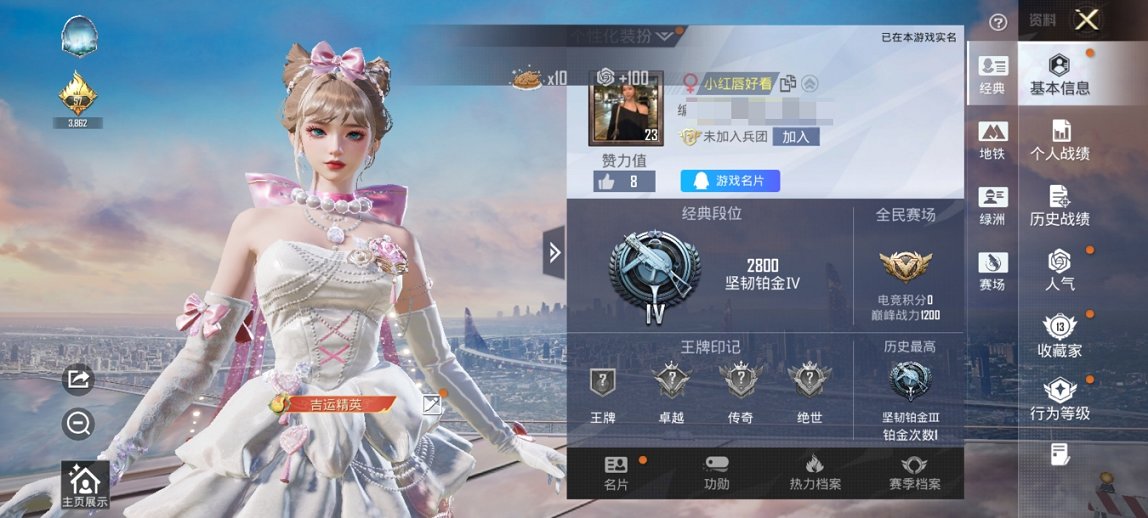View 行为等级 behavior level
The image size is (1148, 518).
click(x=1060, y=400)
